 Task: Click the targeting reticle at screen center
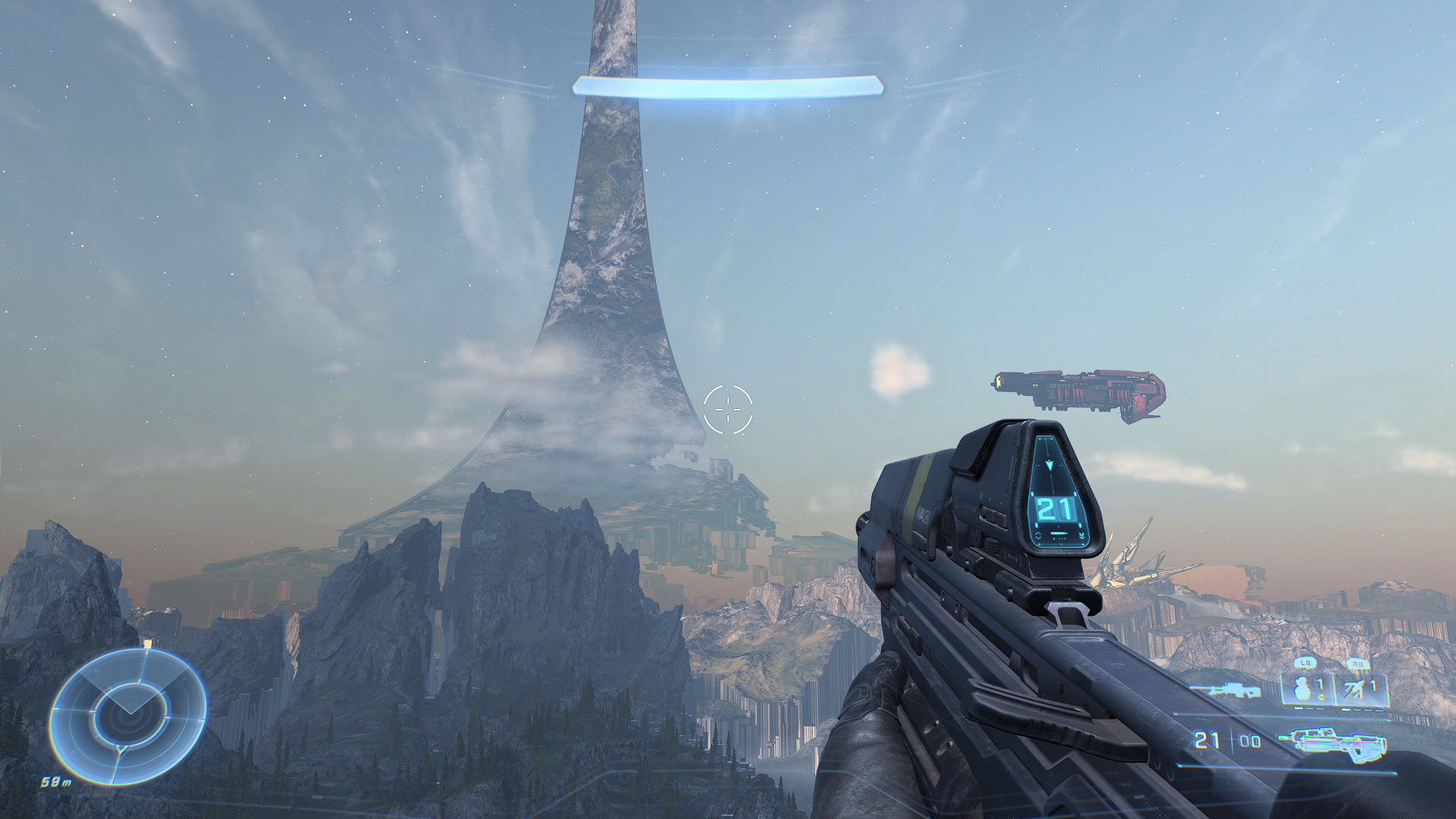click(729, 409)
